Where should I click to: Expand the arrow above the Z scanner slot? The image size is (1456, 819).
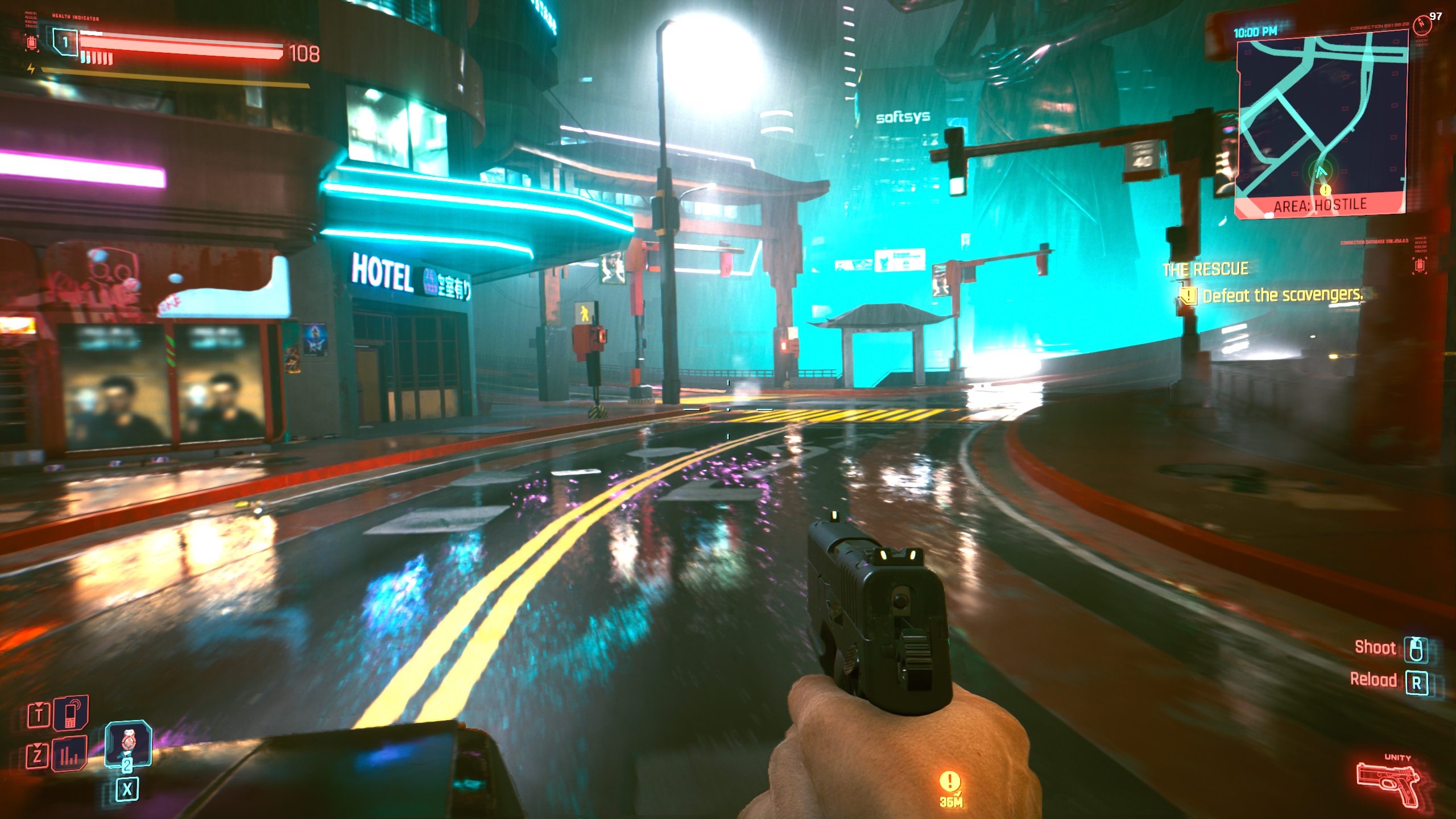click(x=38, y=746)
